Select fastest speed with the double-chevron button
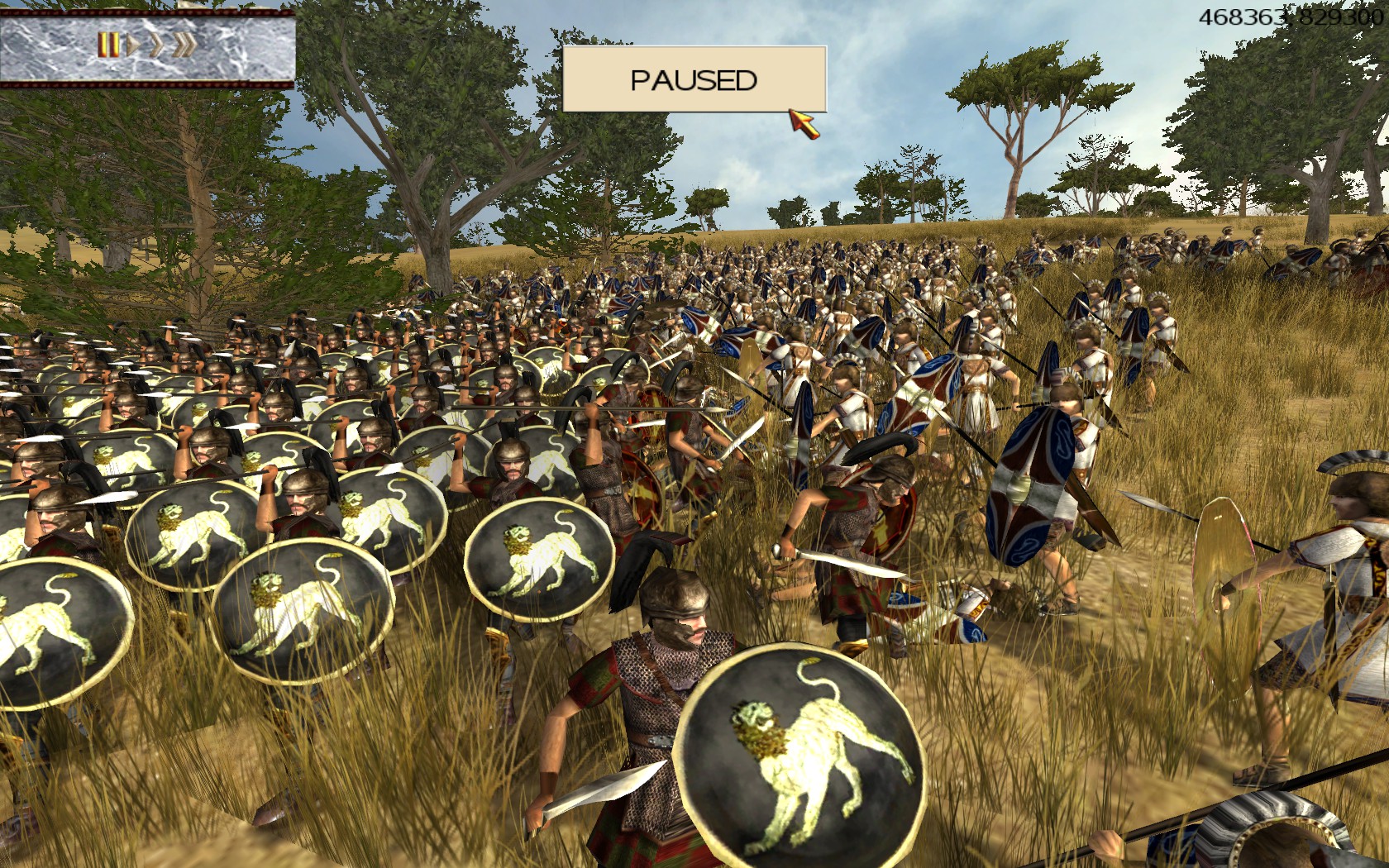The height and width of the screenshot is (868, 1389). click(184, 45)
